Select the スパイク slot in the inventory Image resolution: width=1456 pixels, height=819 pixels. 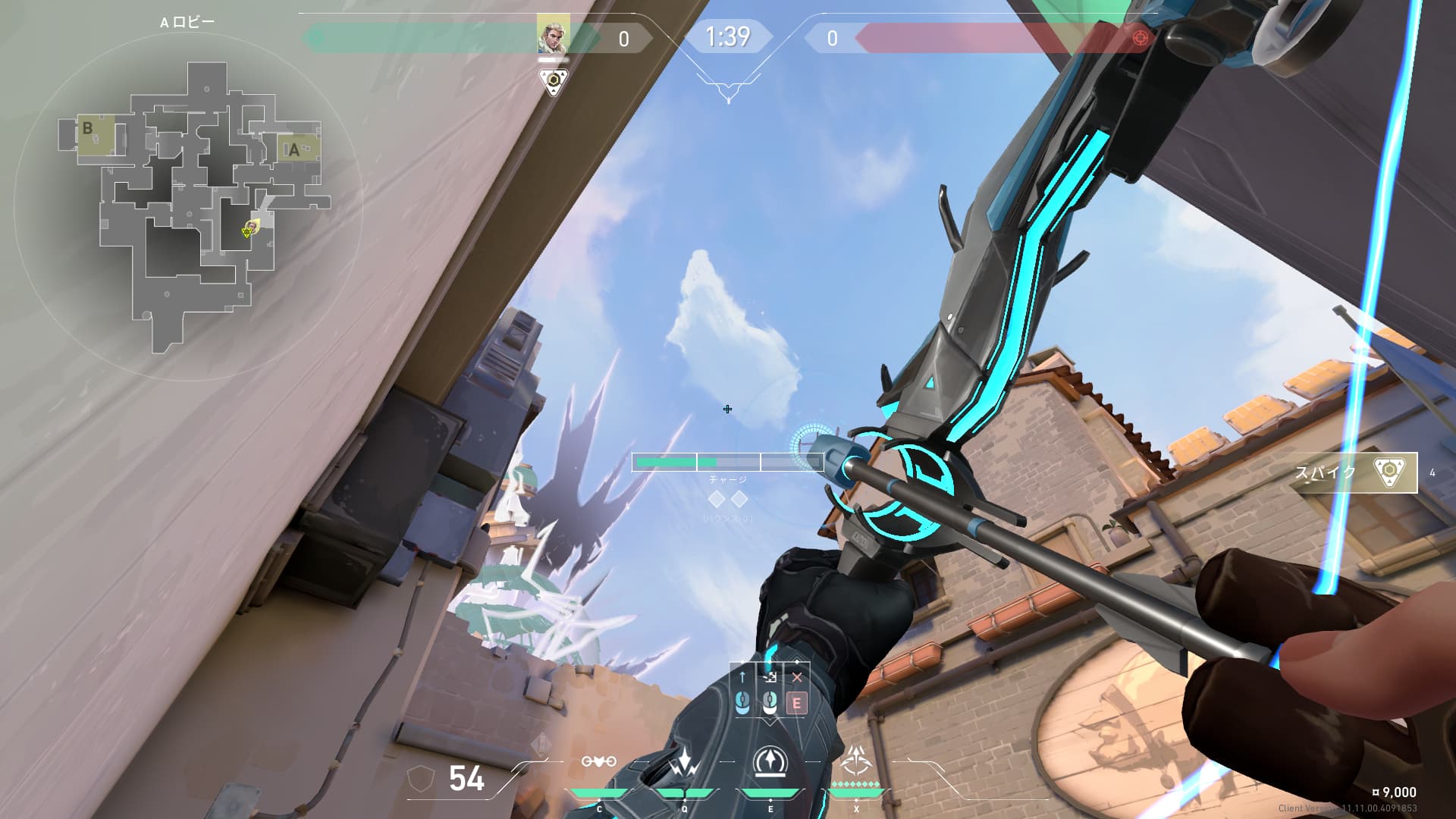click(x=1354, y=472)
